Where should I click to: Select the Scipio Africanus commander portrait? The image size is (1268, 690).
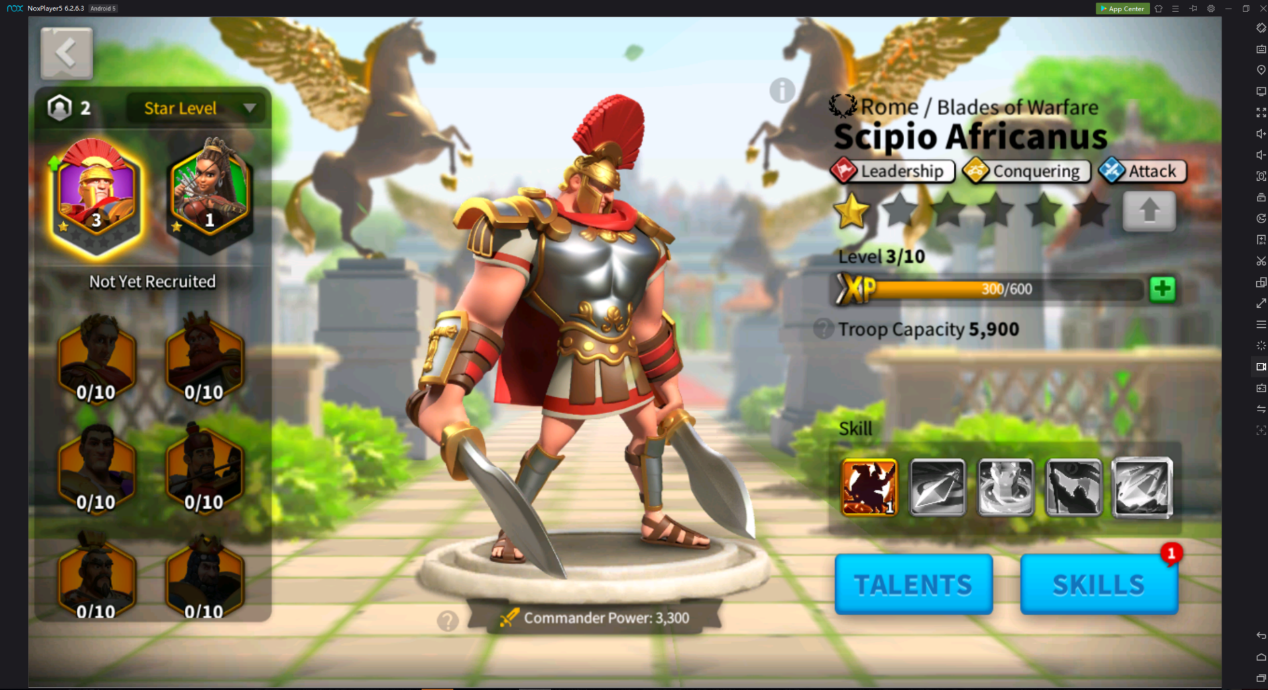pos(96,193)
